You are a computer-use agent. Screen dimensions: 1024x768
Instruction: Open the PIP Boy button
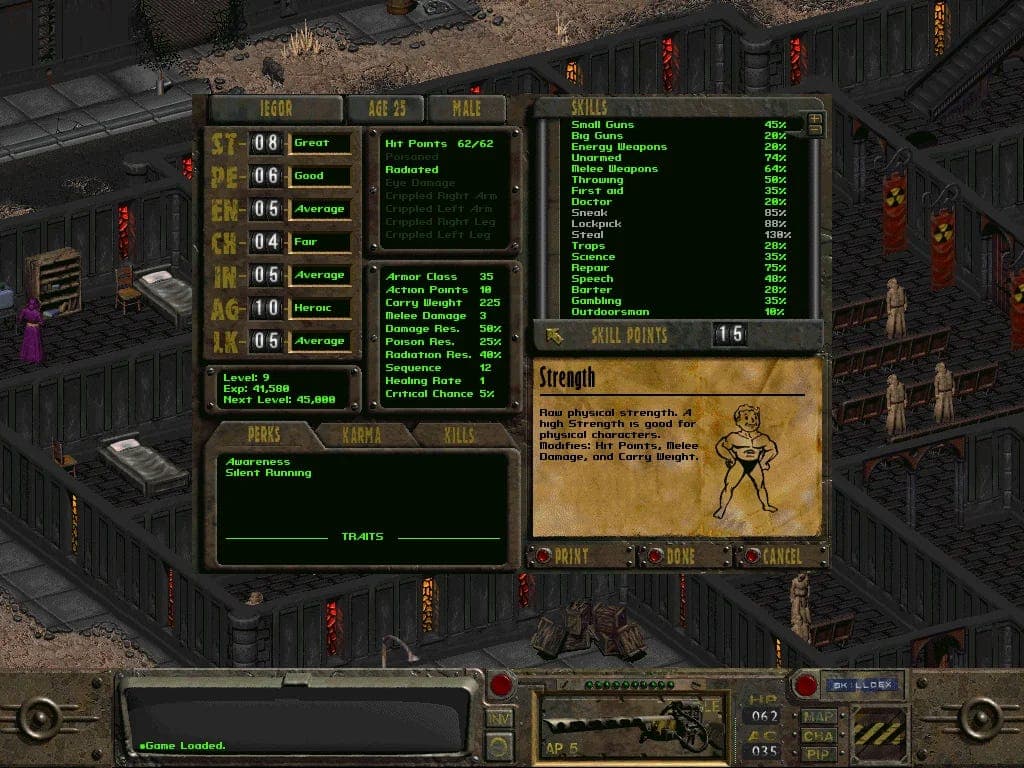point(818,753)
